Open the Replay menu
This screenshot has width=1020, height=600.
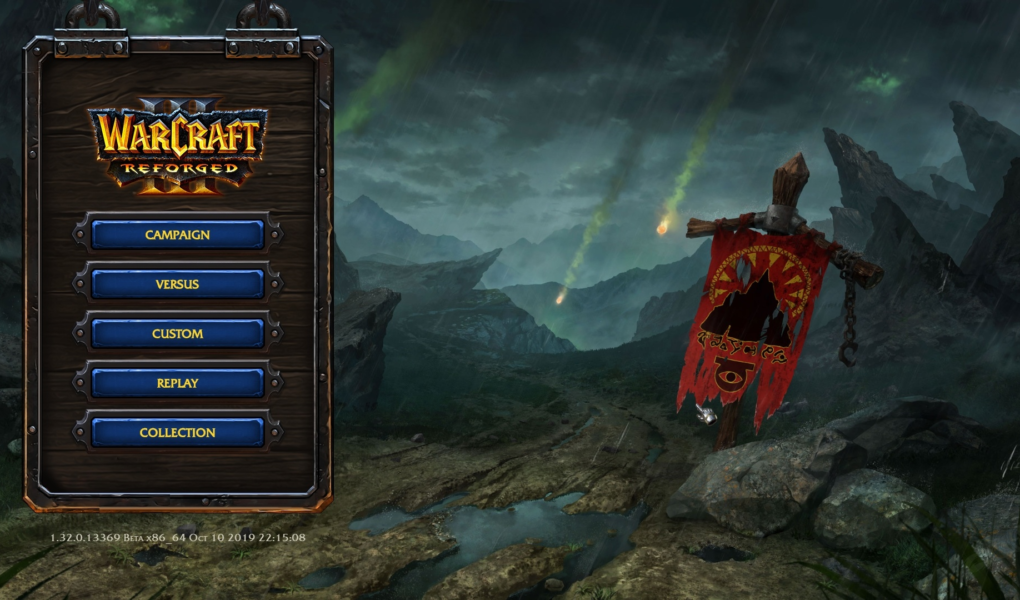[177, 383]
